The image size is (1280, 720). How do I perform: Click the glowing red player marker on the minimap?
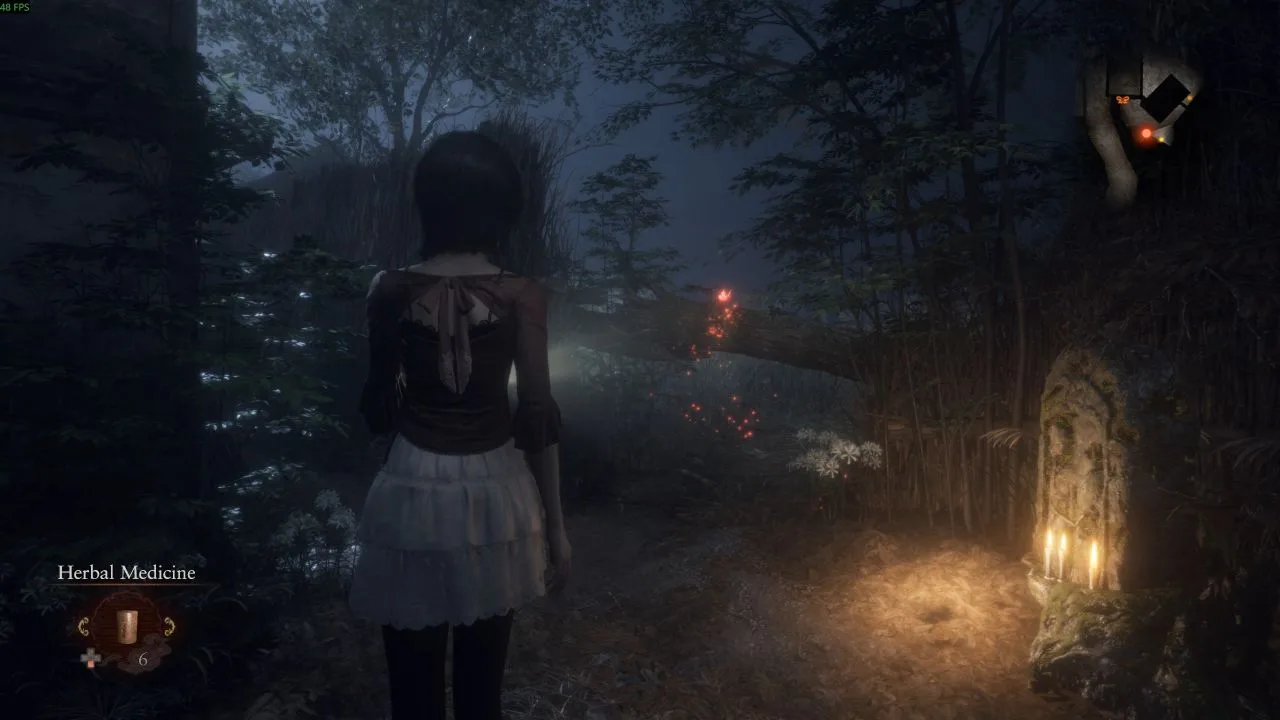coord(1146,133)
